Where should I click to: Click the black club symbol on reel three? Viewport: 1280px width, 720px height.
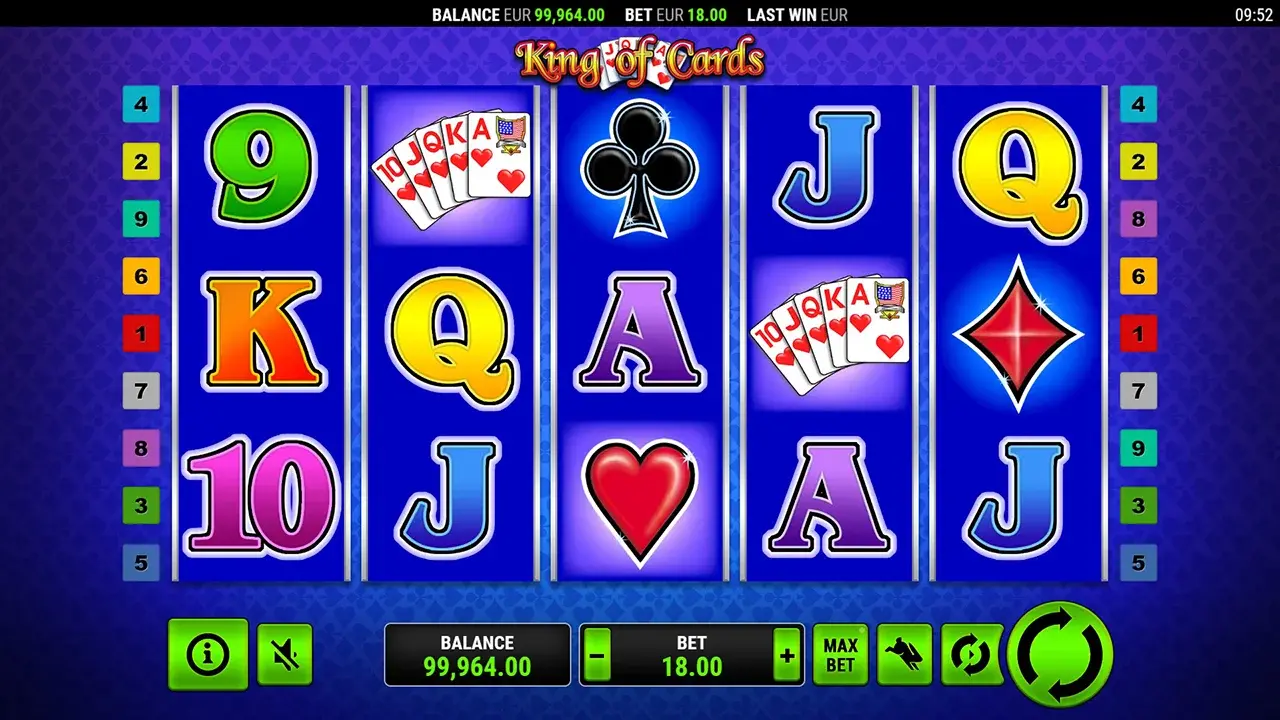tap(640, 170)
